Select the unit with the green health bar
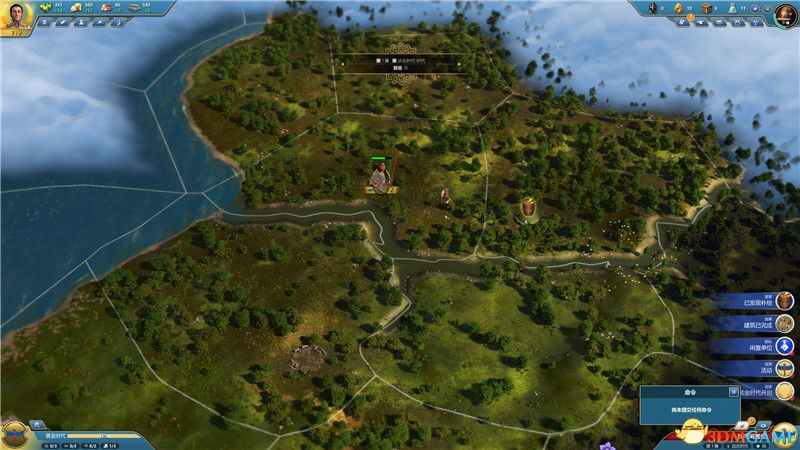Screen dimensions: 800x450 coord(380,177)
